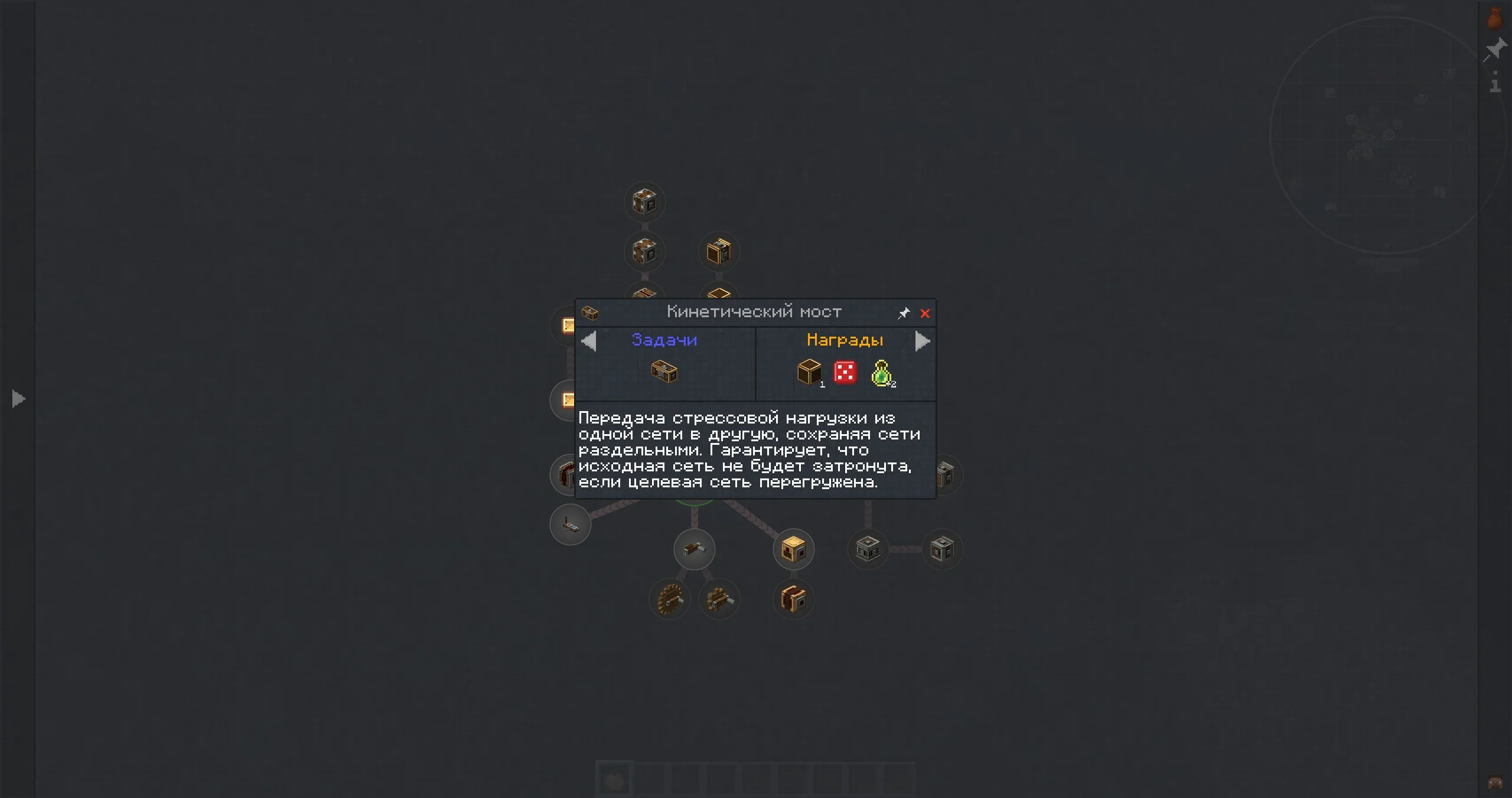Pin the Кинетический мост quest window
Screen dimensions: 1512x798
904,314
